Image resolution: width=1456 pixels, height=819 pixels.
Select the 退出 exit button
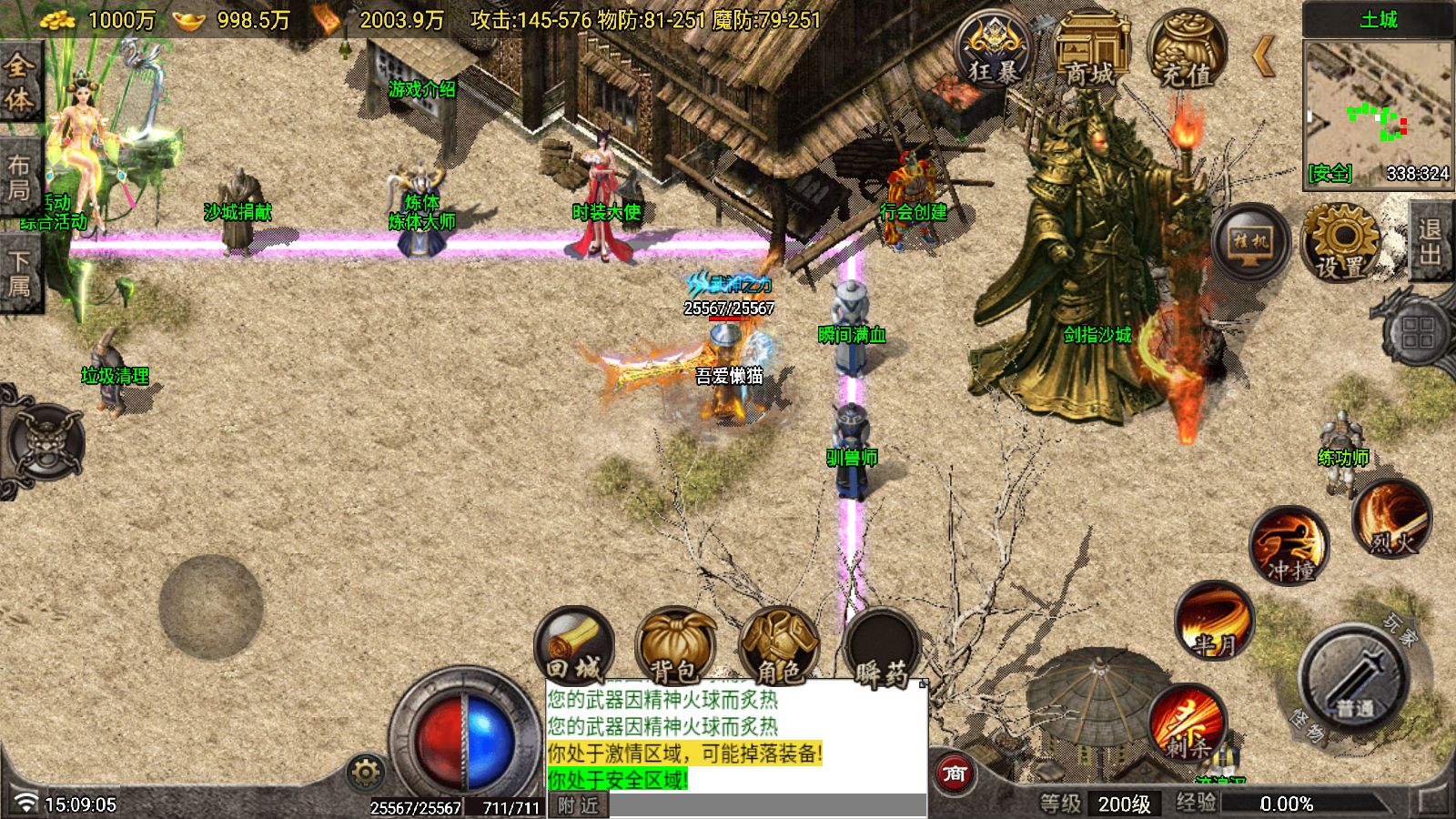(x=1431, y=241)
